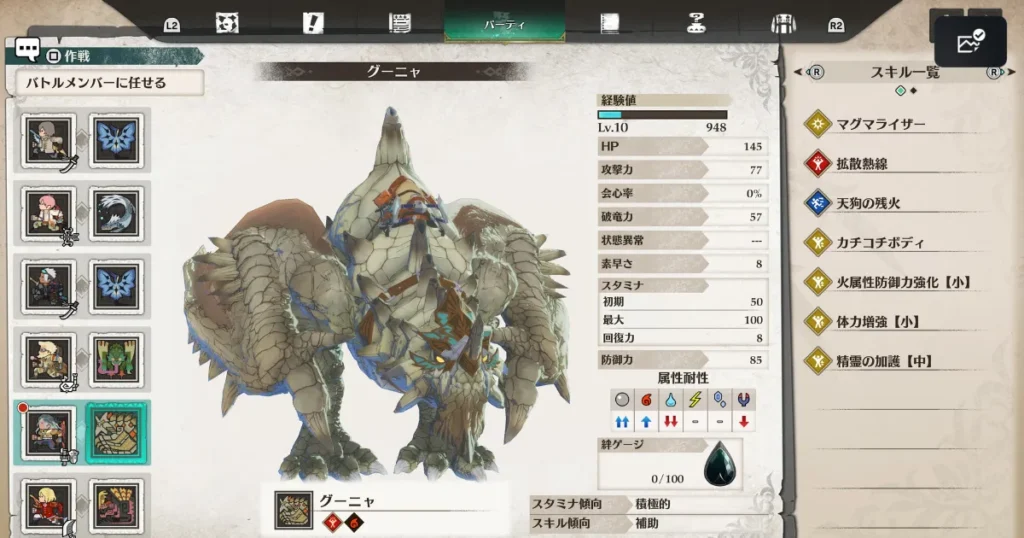
Task: Select the 天狗の残火 skill
Action: (x=868, y=203)
